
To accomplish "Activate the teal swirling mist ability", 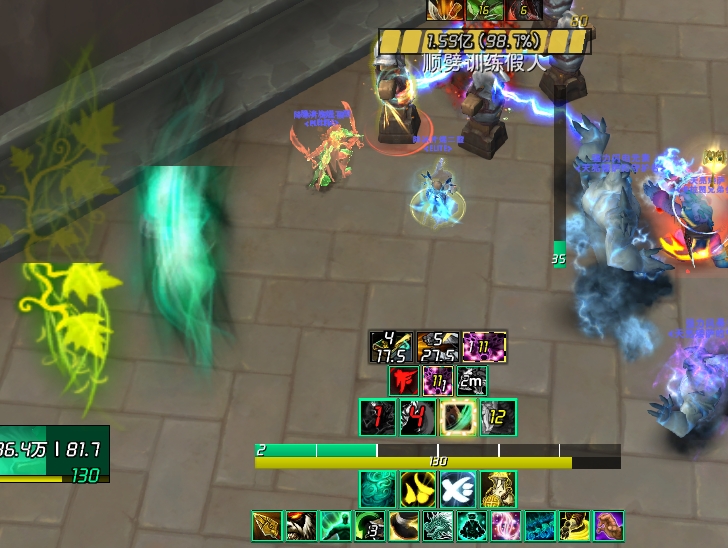I will click(377, 489).
